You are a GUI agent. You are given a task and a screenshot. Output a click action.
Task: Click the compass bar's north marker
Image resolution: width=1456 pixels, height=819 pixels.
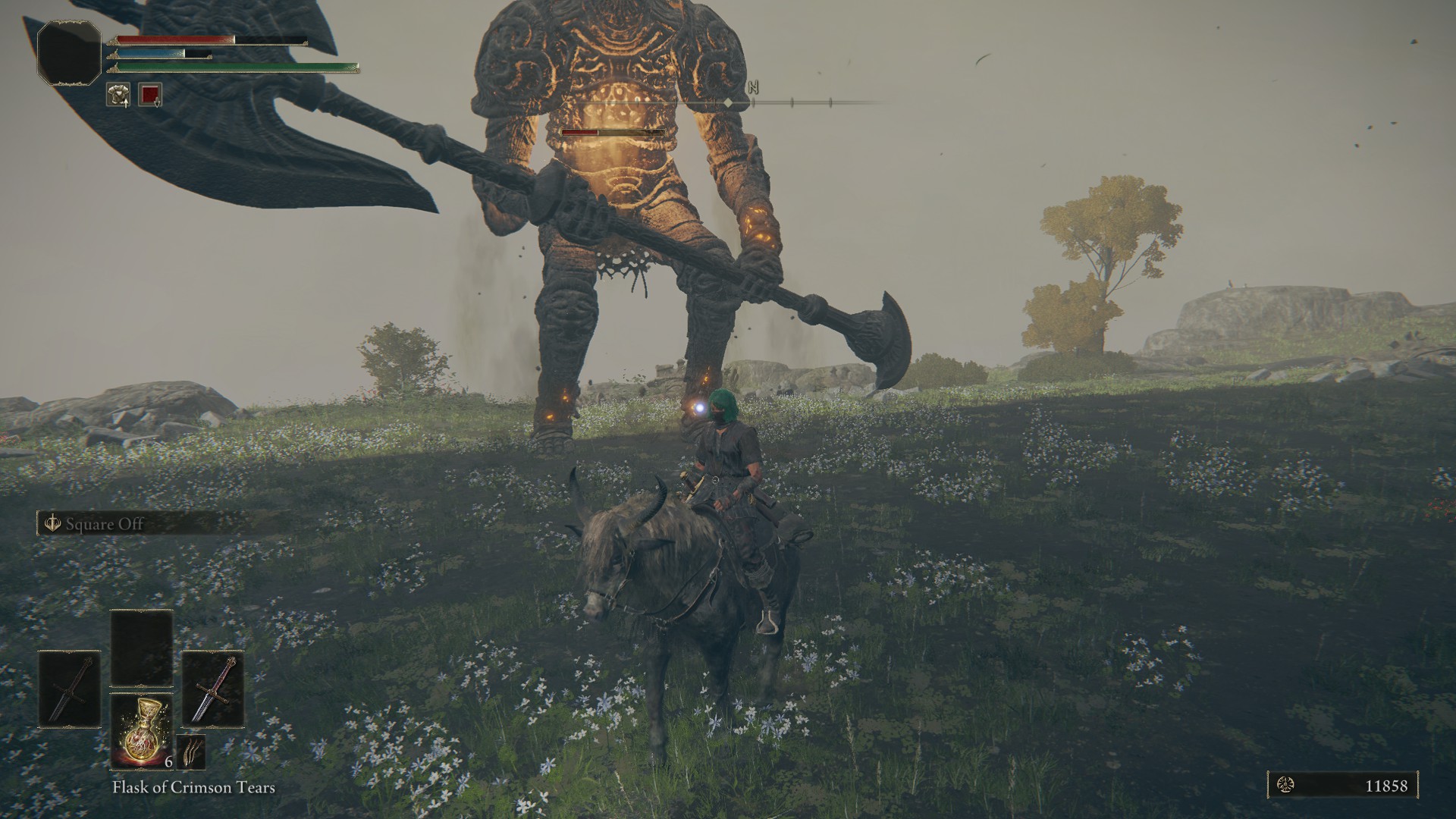pos(753,88)
